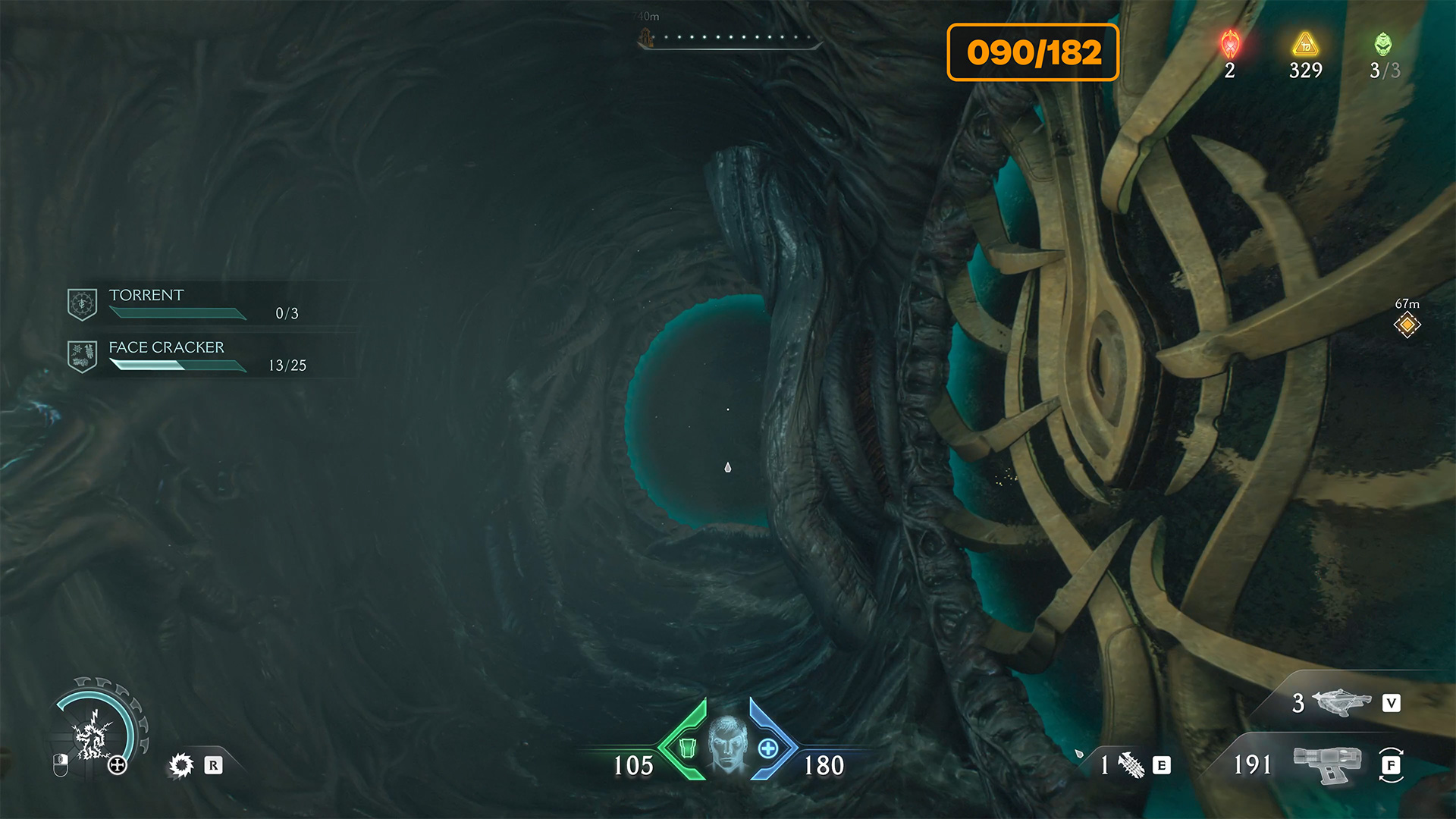Image resolution: width=1456 pixels, height=819 pixels.
Task: Click the green armor icon
Action: (x=687, y=748)
